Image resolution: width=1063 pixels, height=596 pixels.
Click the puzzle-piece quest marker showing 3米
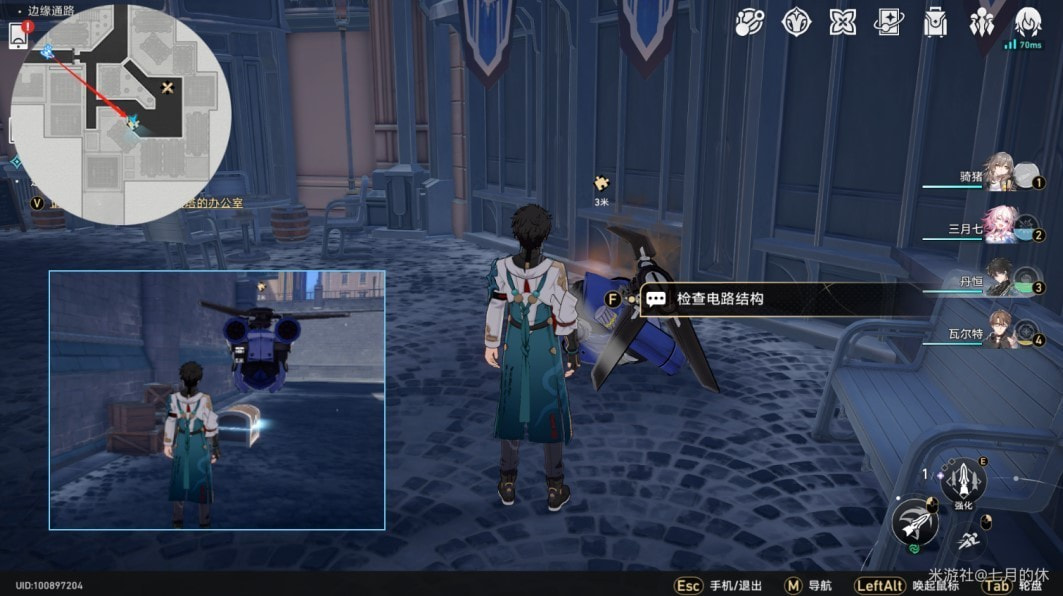tap(602, 183)
